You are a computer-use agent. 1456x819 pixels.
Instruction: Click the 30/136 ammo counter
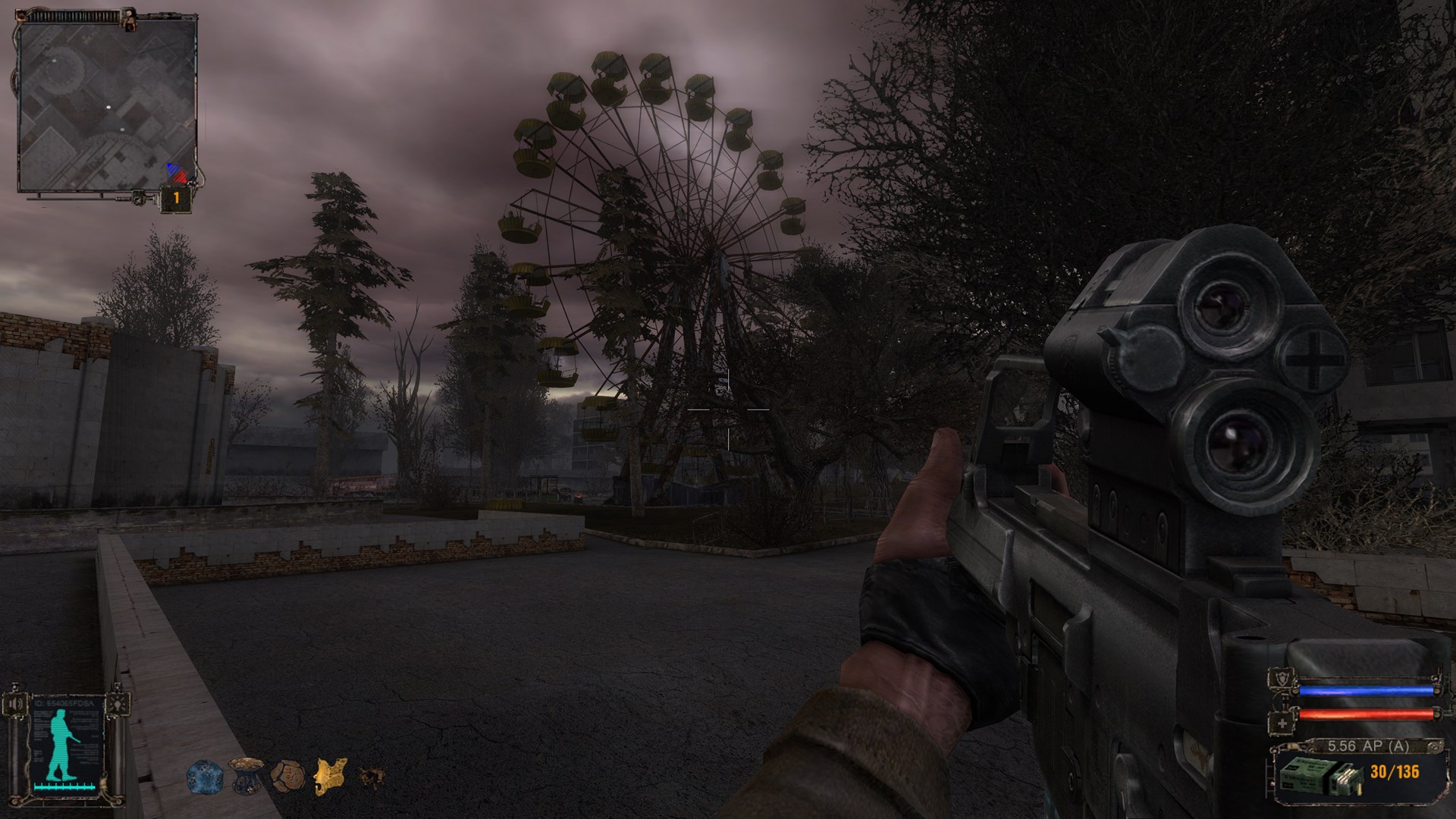tap(1395, 772)
